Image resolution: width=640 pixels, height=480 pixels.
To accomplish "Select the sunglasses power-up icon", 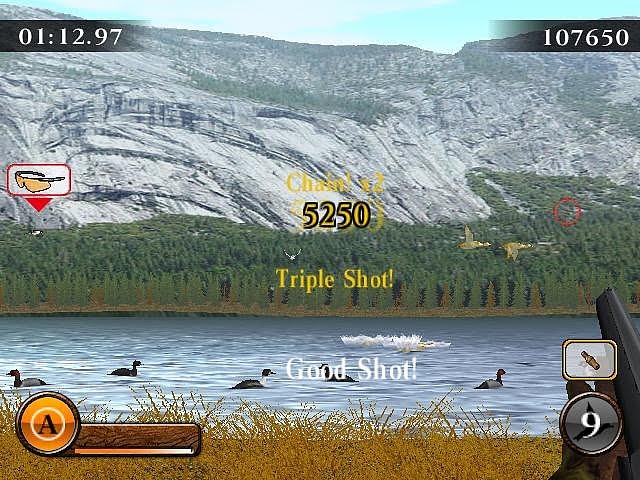I will (39, 180).
